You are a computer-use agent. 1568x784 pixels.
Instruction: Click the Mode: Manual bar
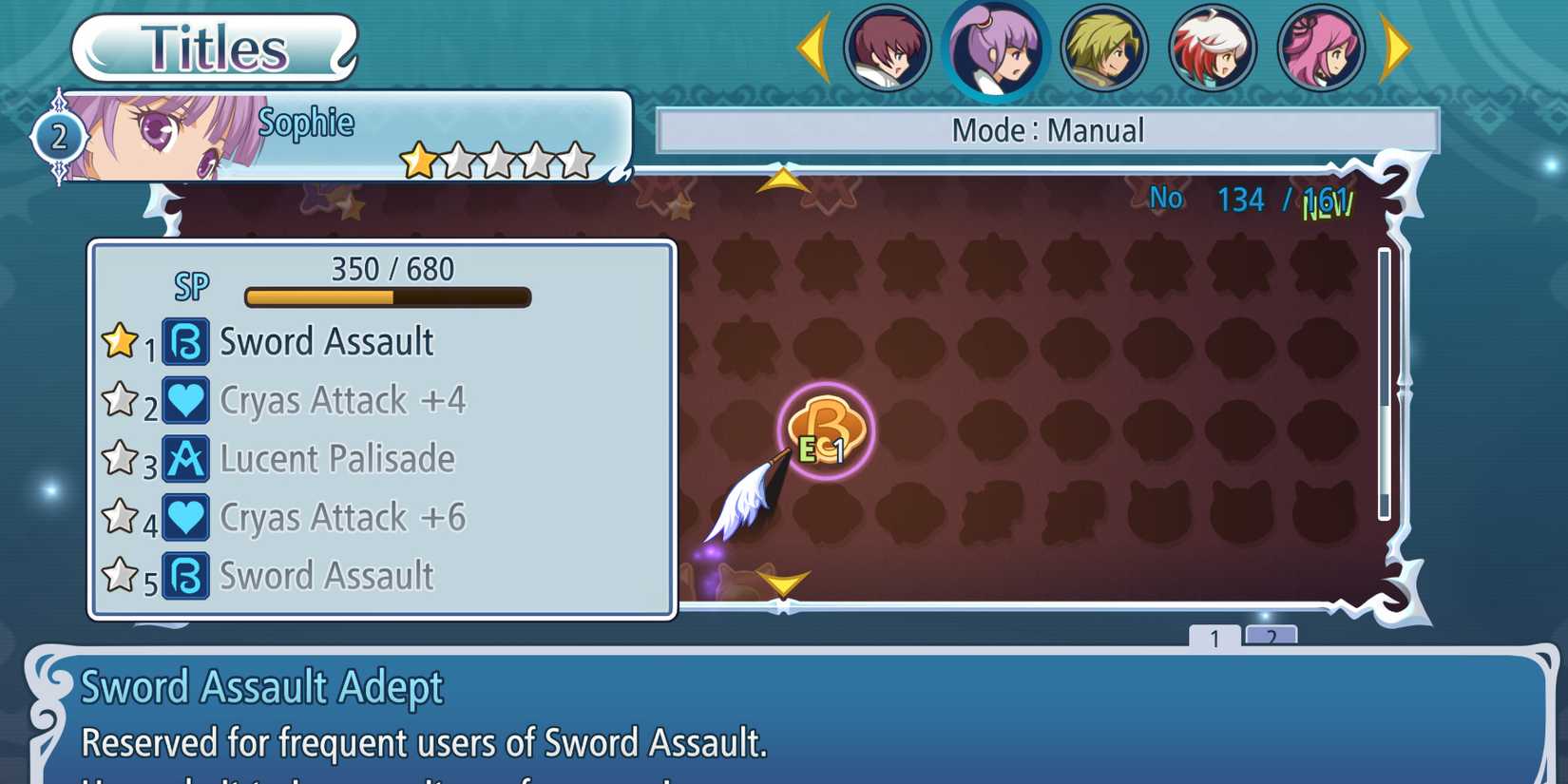pos(1050,129)
